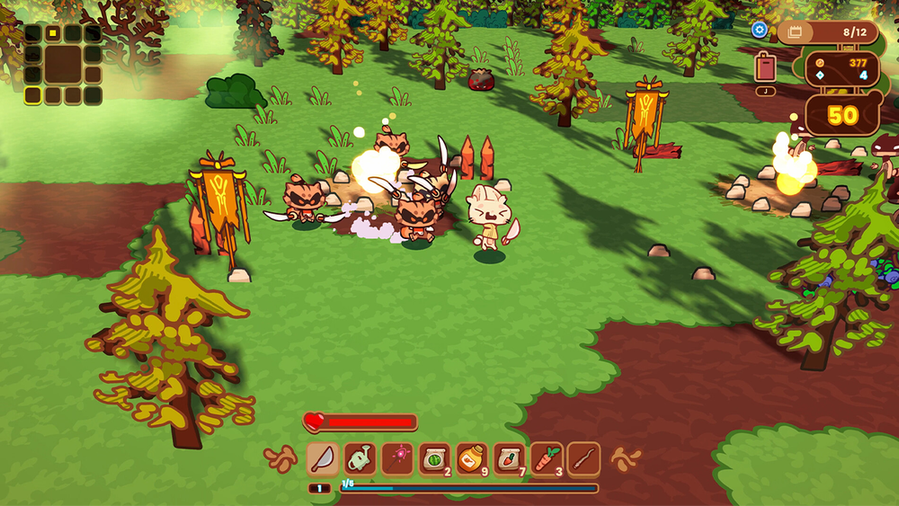This screenshot has width=899, height=506.
Task: Choose the pink magic wand slot
Action: pos(397,459)
